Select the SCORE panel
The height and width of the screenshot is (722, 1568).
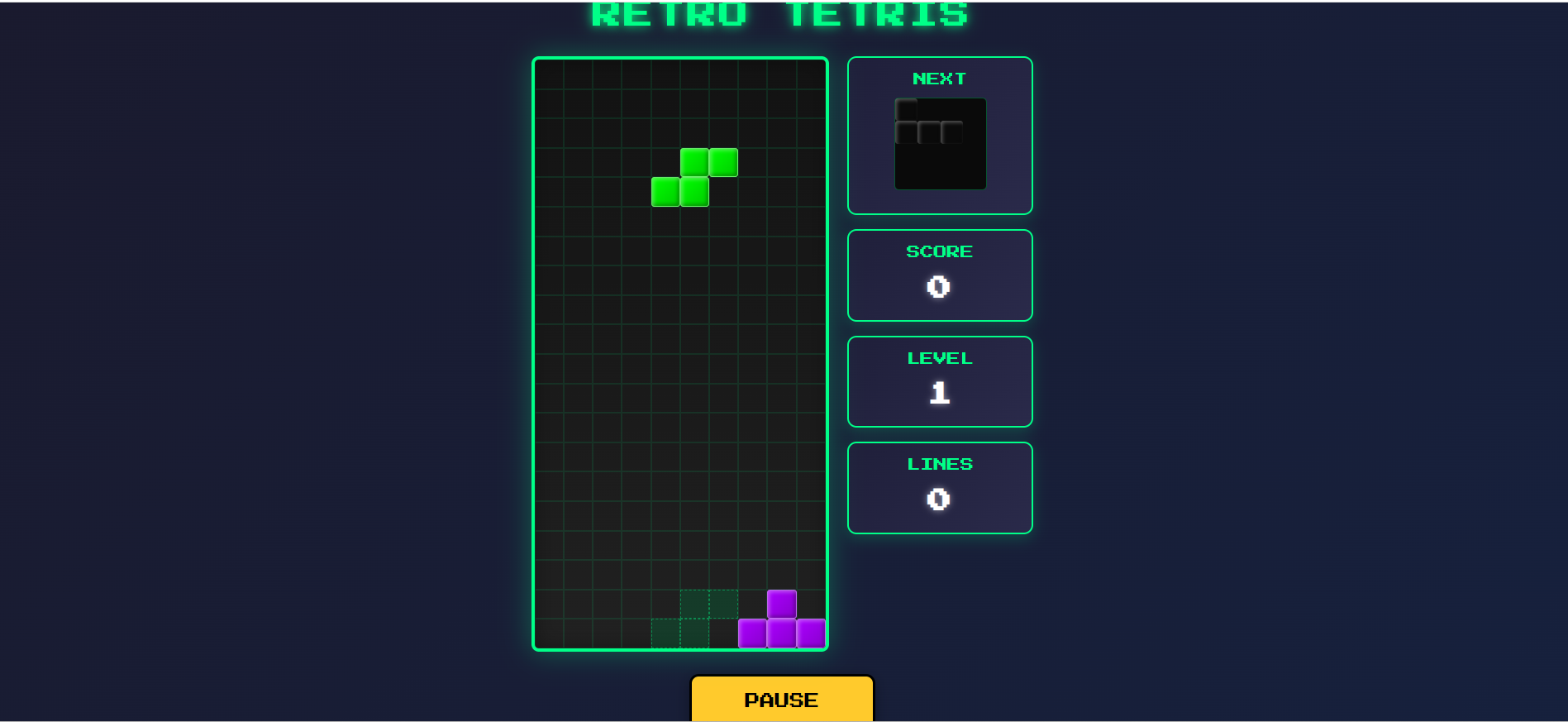939,275
